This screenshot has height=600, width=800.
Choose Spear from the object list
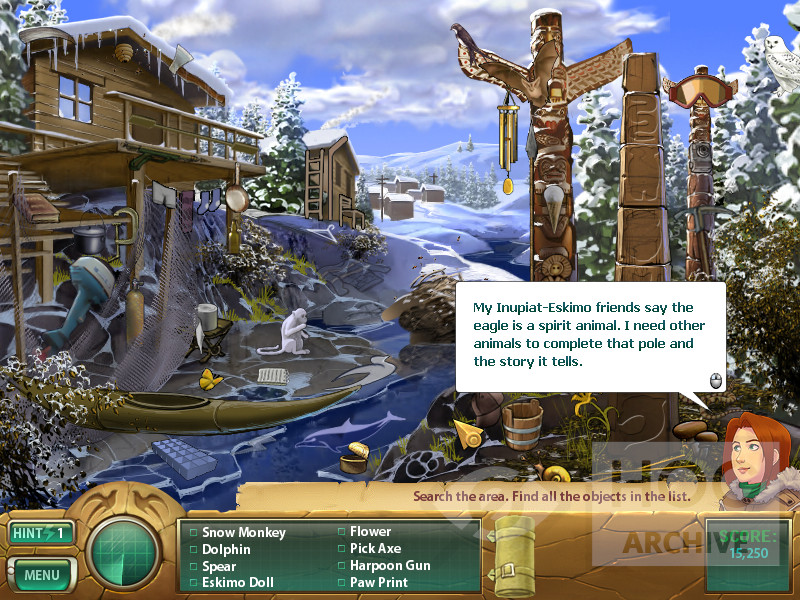pyautogui.click(x=219, y=566)
